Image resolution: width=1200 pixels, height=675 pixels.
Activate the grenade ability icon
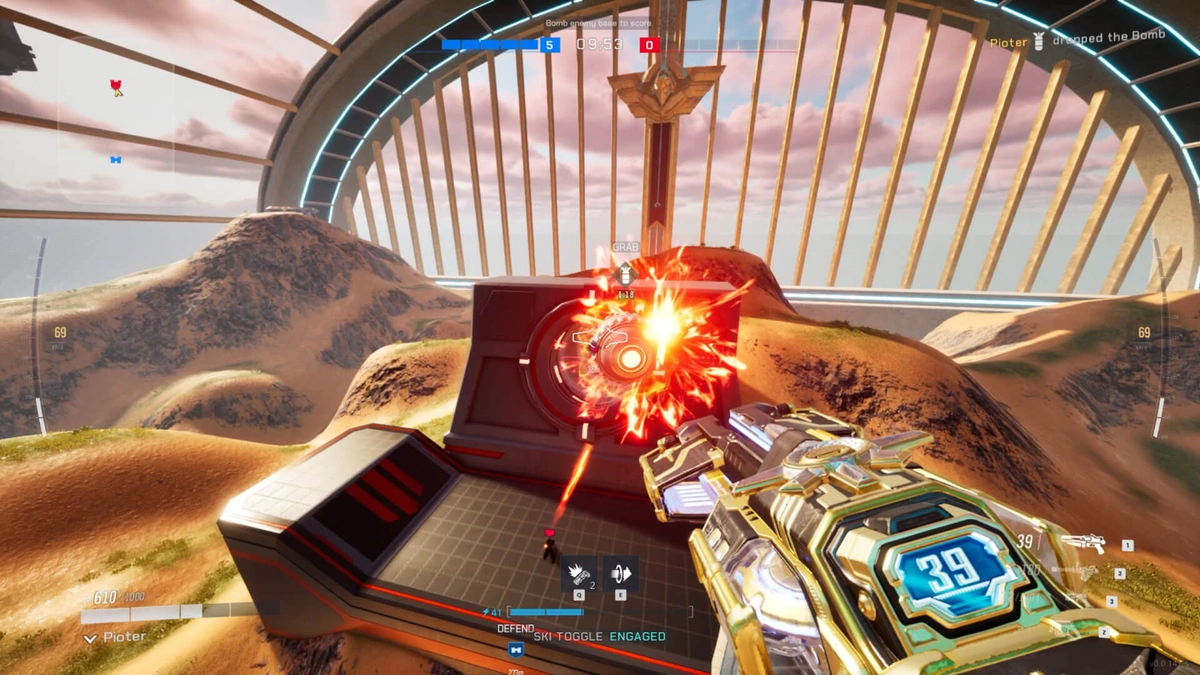[x=578, y=572]
